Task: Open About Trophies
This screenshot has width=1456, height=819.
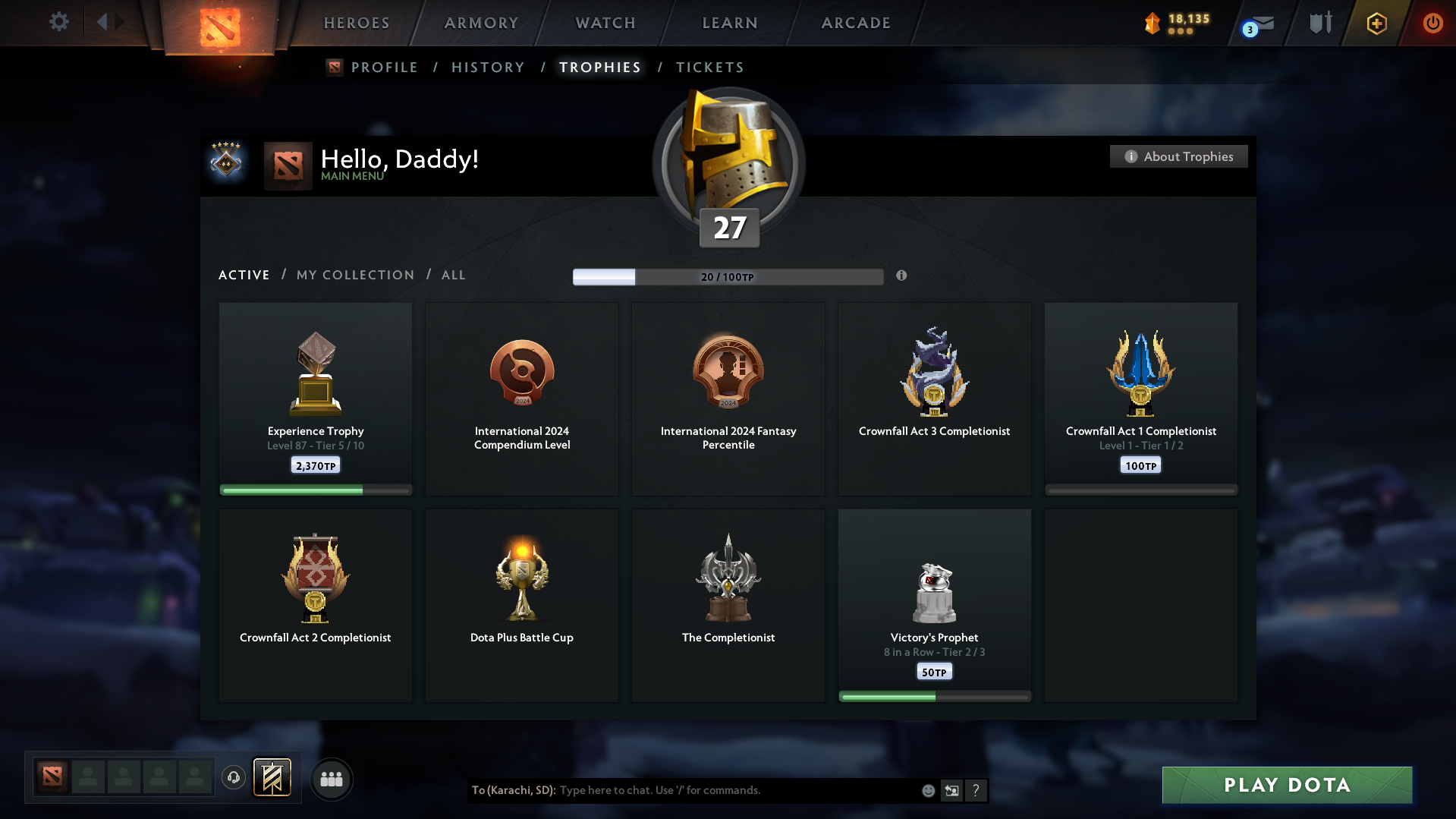Action: click(x=1178, y=156)
